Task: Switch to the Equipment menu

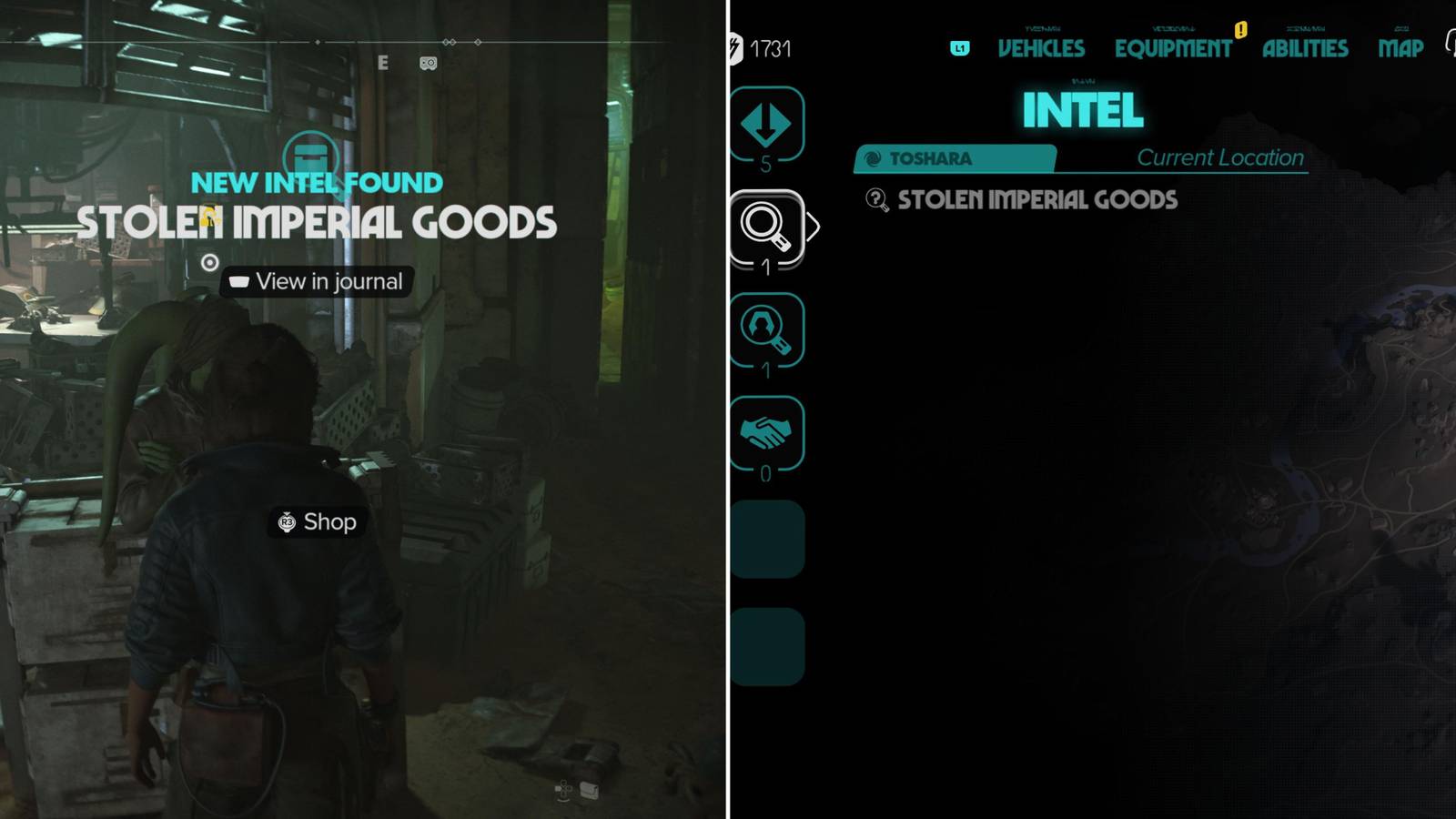Action: [x=1173, y=49]
